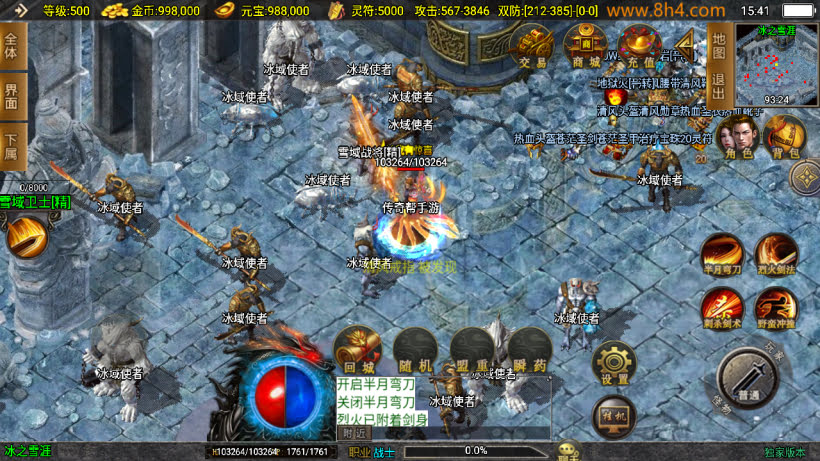Toggle the 挂机 auto-battle button

(x=613, y=415)
